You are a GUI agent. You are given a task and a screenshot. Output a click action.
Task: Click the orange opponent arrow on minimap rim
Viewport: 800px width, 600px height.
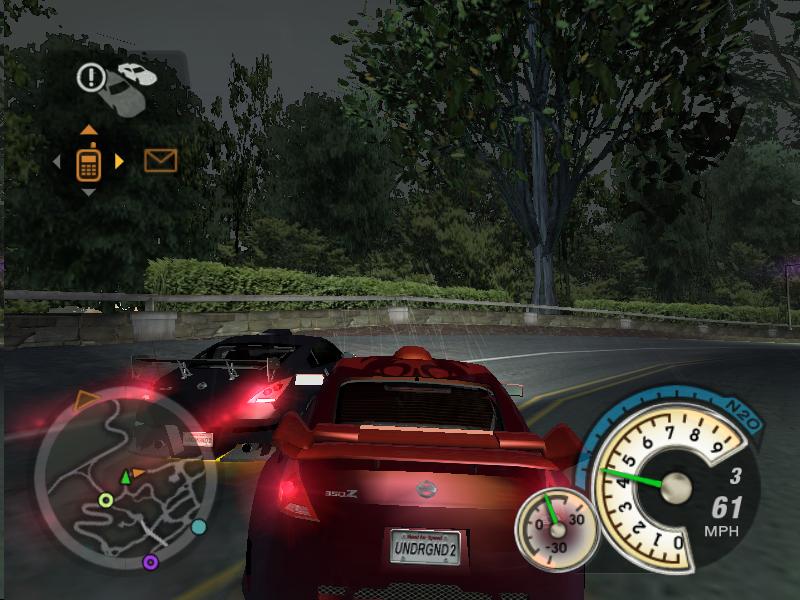click(x=85, y=402)
